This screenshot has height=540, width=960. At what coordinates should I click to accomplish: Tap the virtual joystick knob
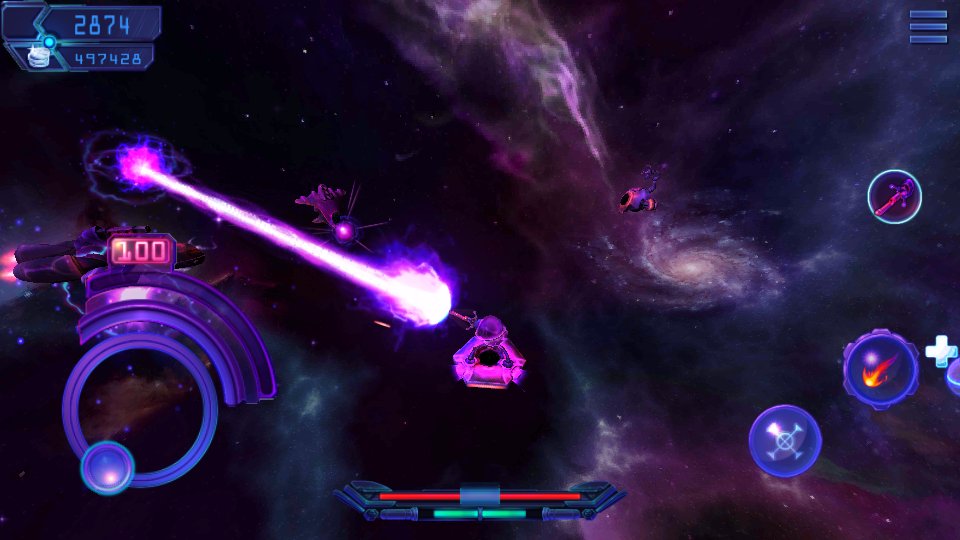pos(107,467)
